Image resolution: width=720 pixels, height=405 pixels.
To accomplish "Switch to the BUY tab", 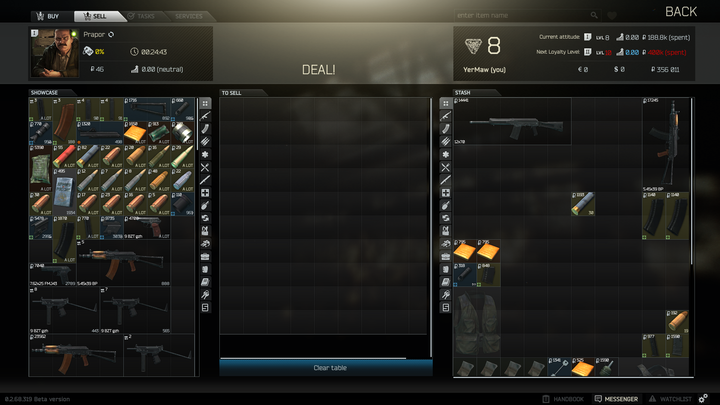I will click(47, 16).
